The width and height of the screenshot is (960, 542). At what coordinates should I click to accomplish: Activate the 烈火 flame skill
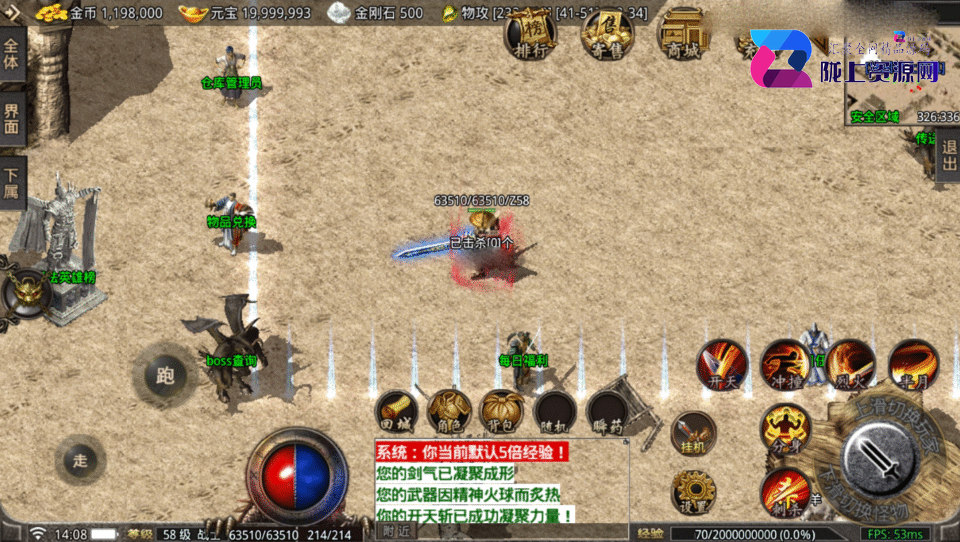tap(850, 364)
